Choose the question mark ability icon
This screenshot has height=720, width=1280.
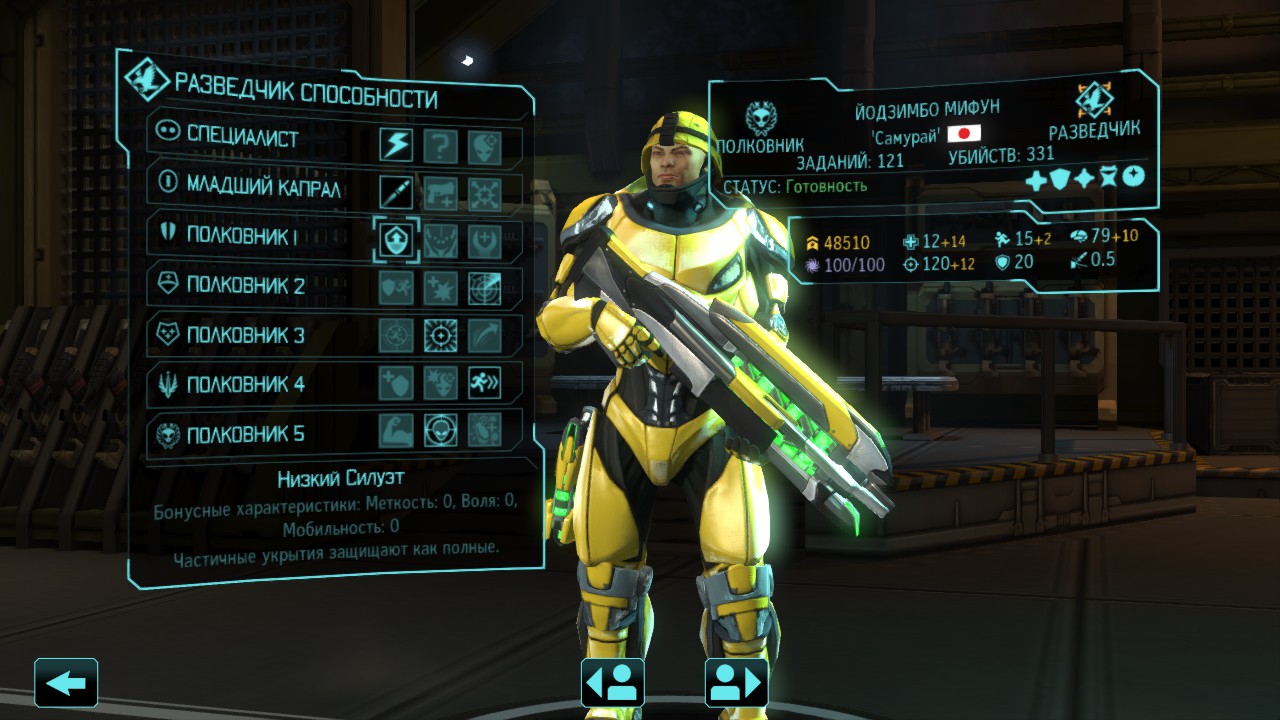tap(440, 146)
